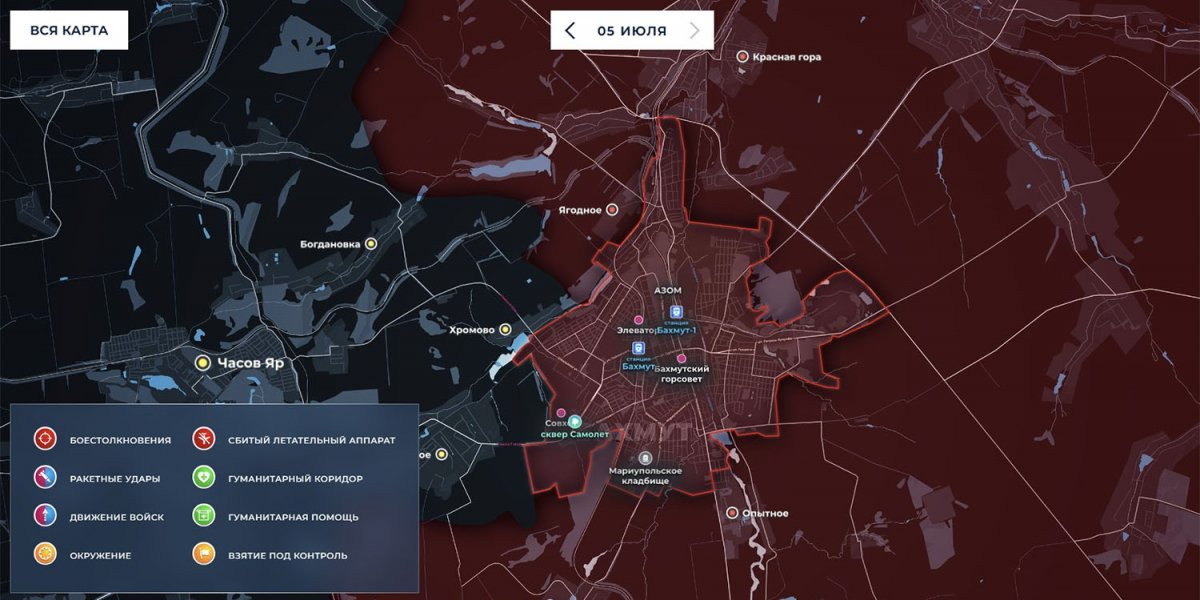Go to the previous date with left arrow
Image resolution: width=1200 pixels, height=600 pixels.
tap(570, 30)
